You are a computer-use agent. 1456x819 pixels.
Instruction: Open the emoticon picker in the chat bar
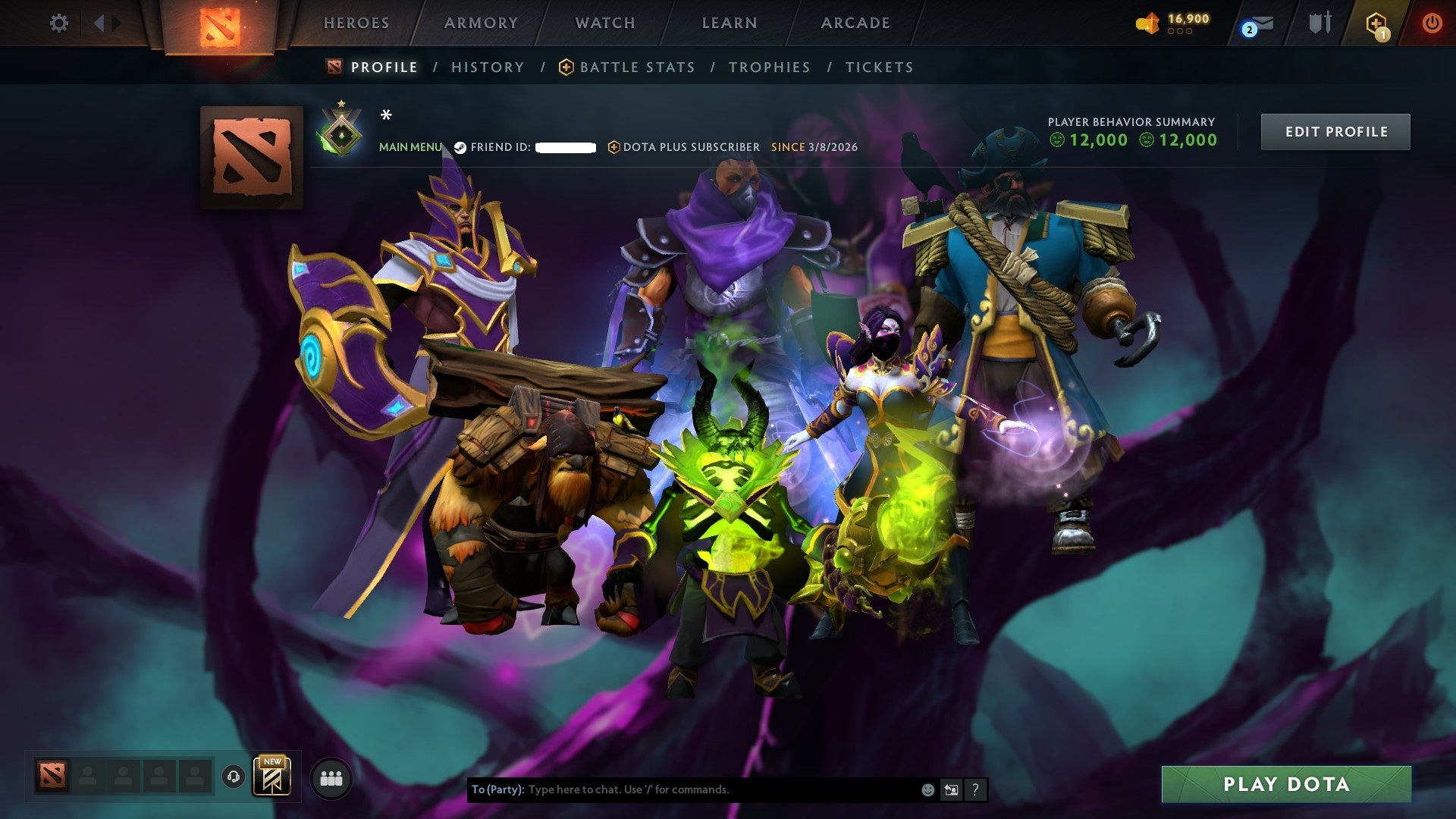(x=927, y=789)
